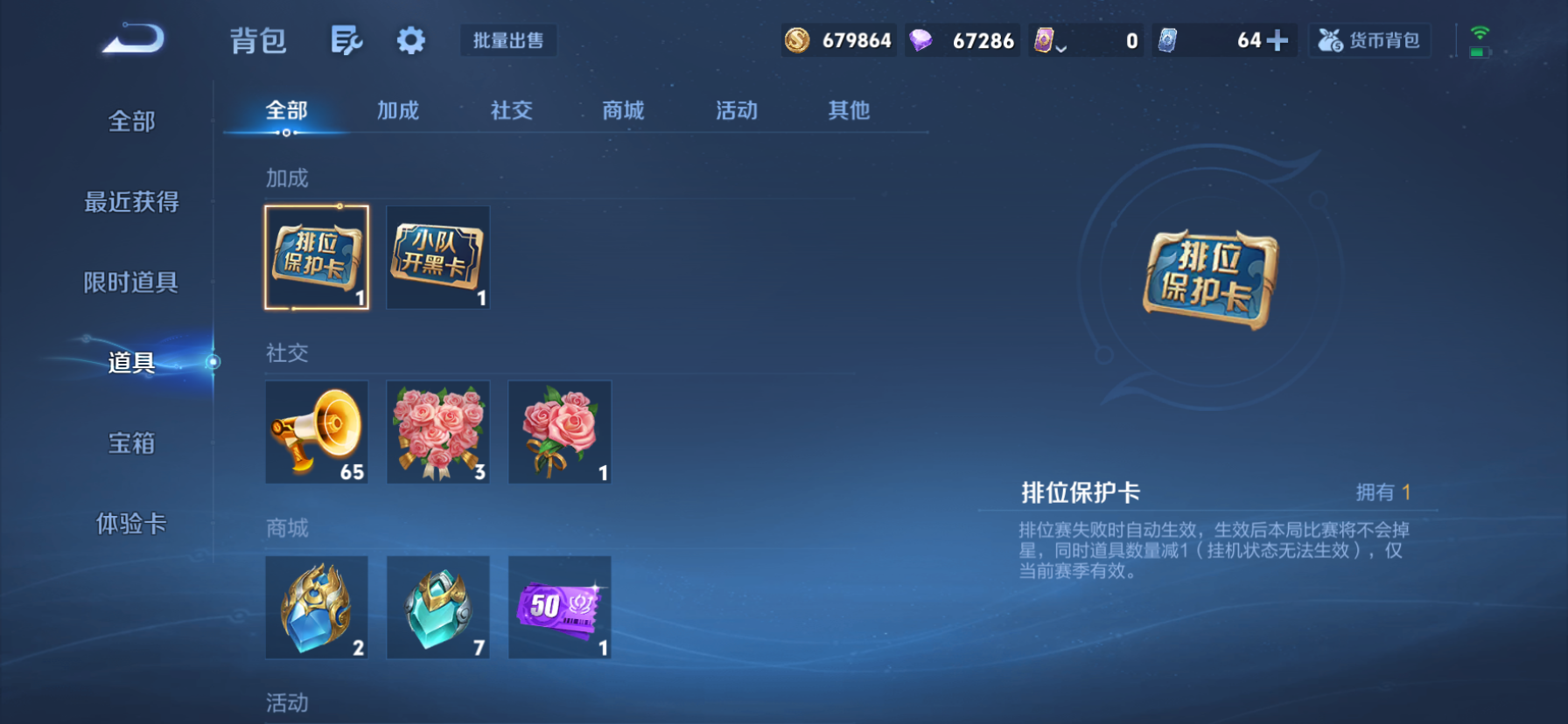
Task: Select the gold inscription treasure item with count 2
Action: 317,607
